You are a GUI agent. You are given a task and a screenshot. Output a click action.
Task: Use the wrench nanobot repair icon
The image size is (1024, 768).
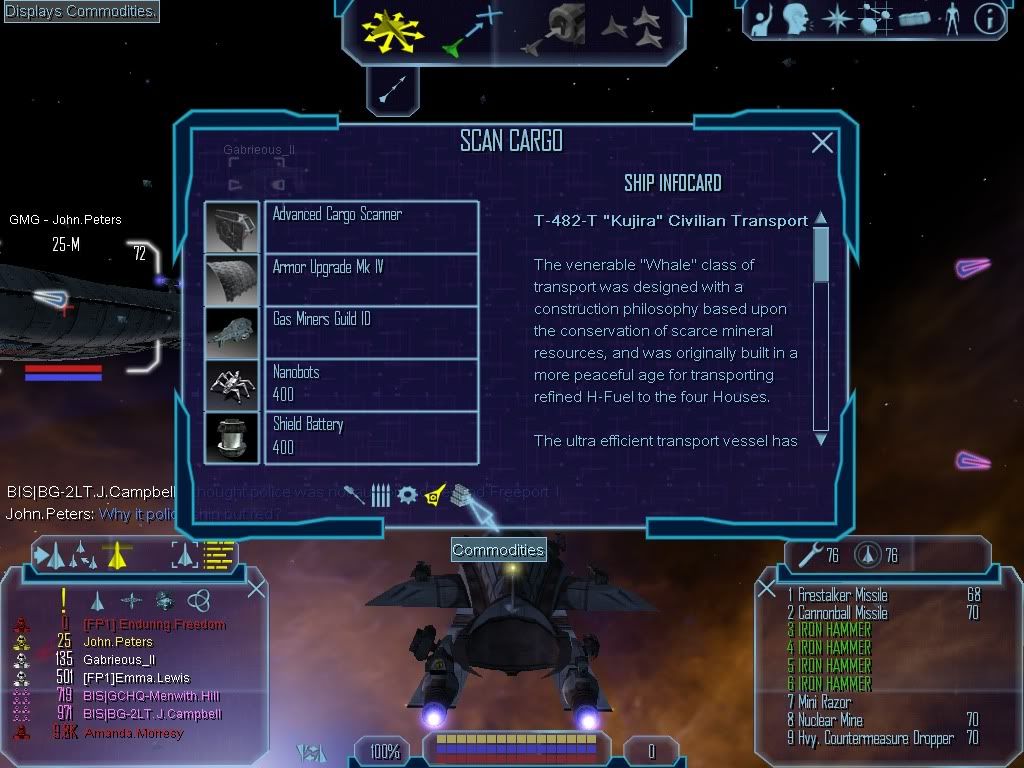coord(805,555)
